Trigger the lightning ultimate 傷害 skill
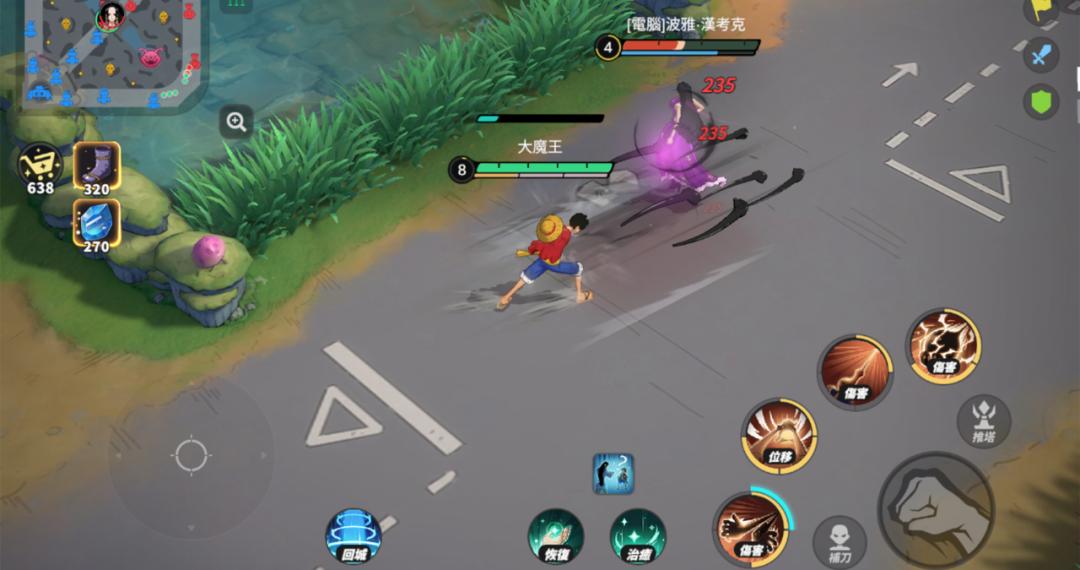Viewport: 1080px width, 570px height. tap(943, 346)
